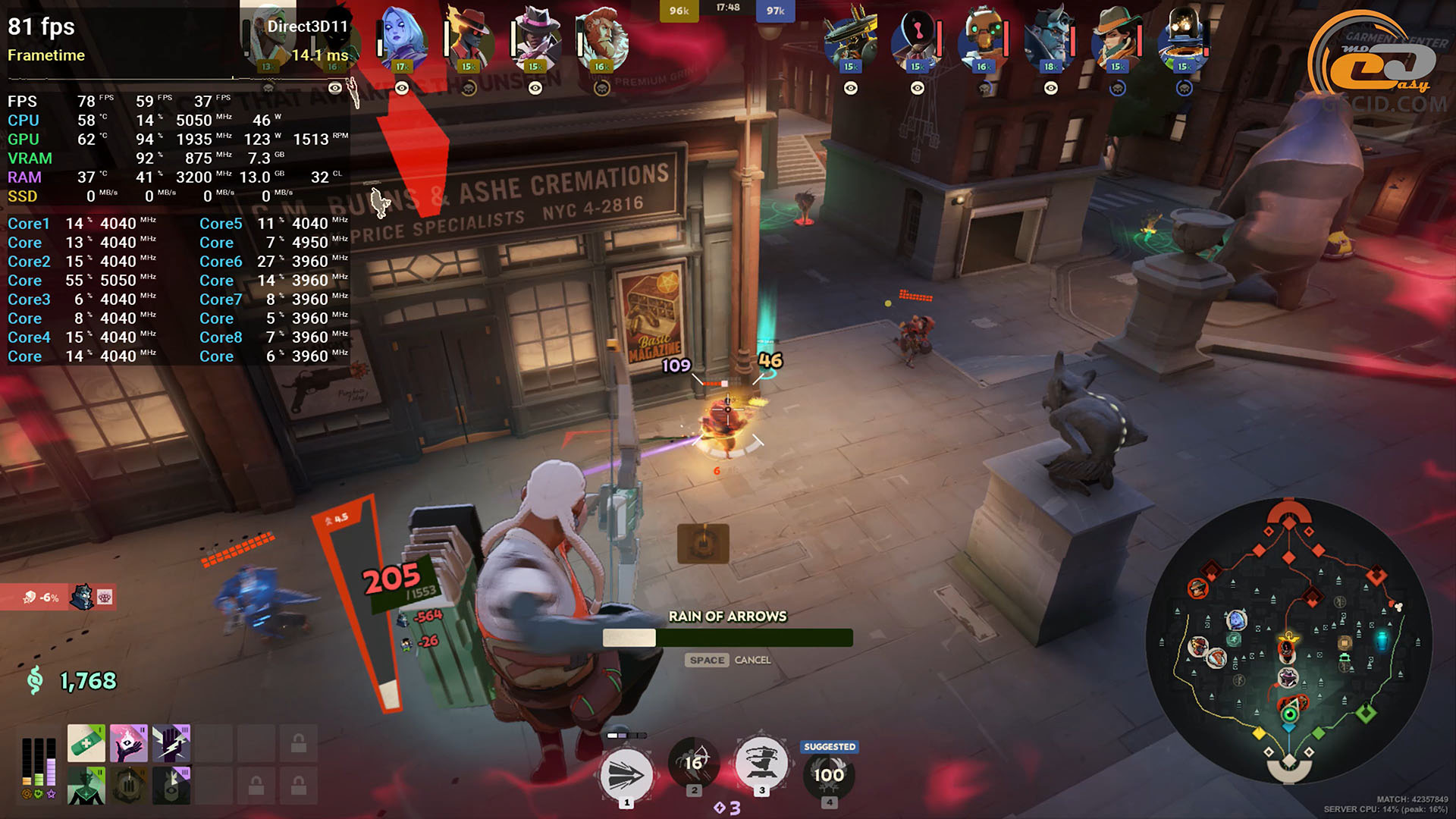
Task: Activate the Charged Shot arrow ability
Action: 626,775
